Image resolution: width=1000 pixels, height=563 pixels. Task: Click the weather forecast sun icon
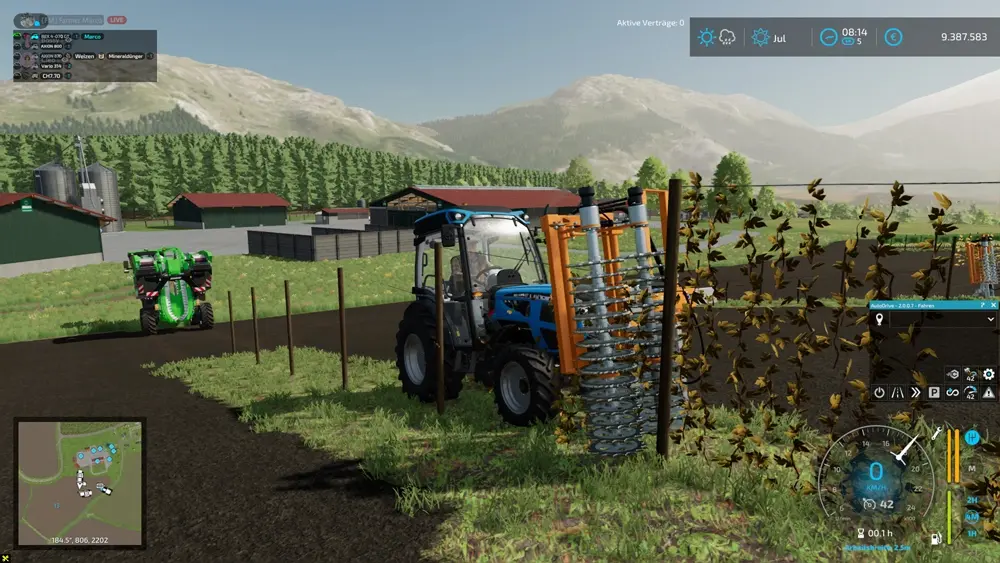(x=707, y=37)
